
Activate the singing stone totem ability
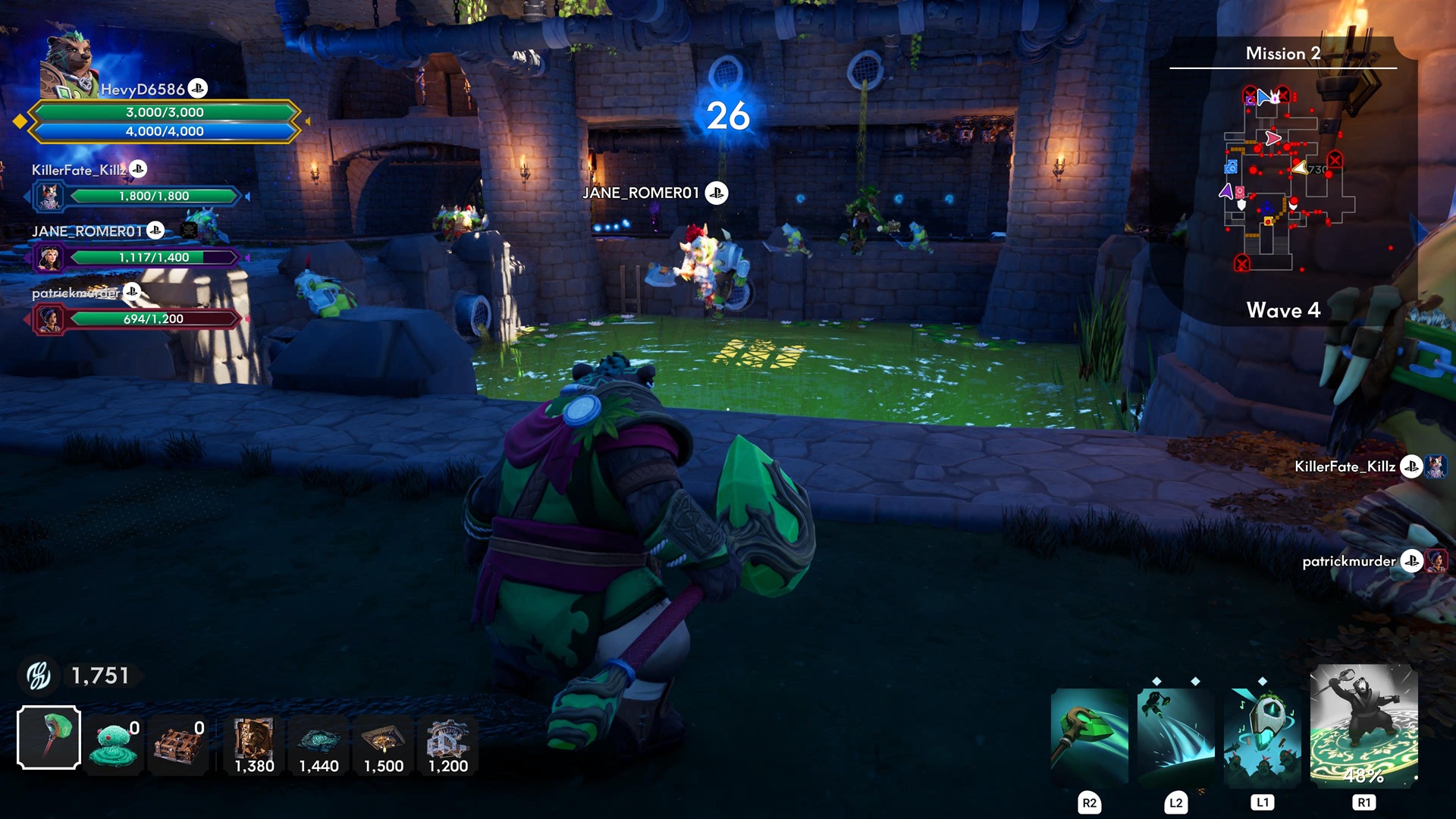1262,736
